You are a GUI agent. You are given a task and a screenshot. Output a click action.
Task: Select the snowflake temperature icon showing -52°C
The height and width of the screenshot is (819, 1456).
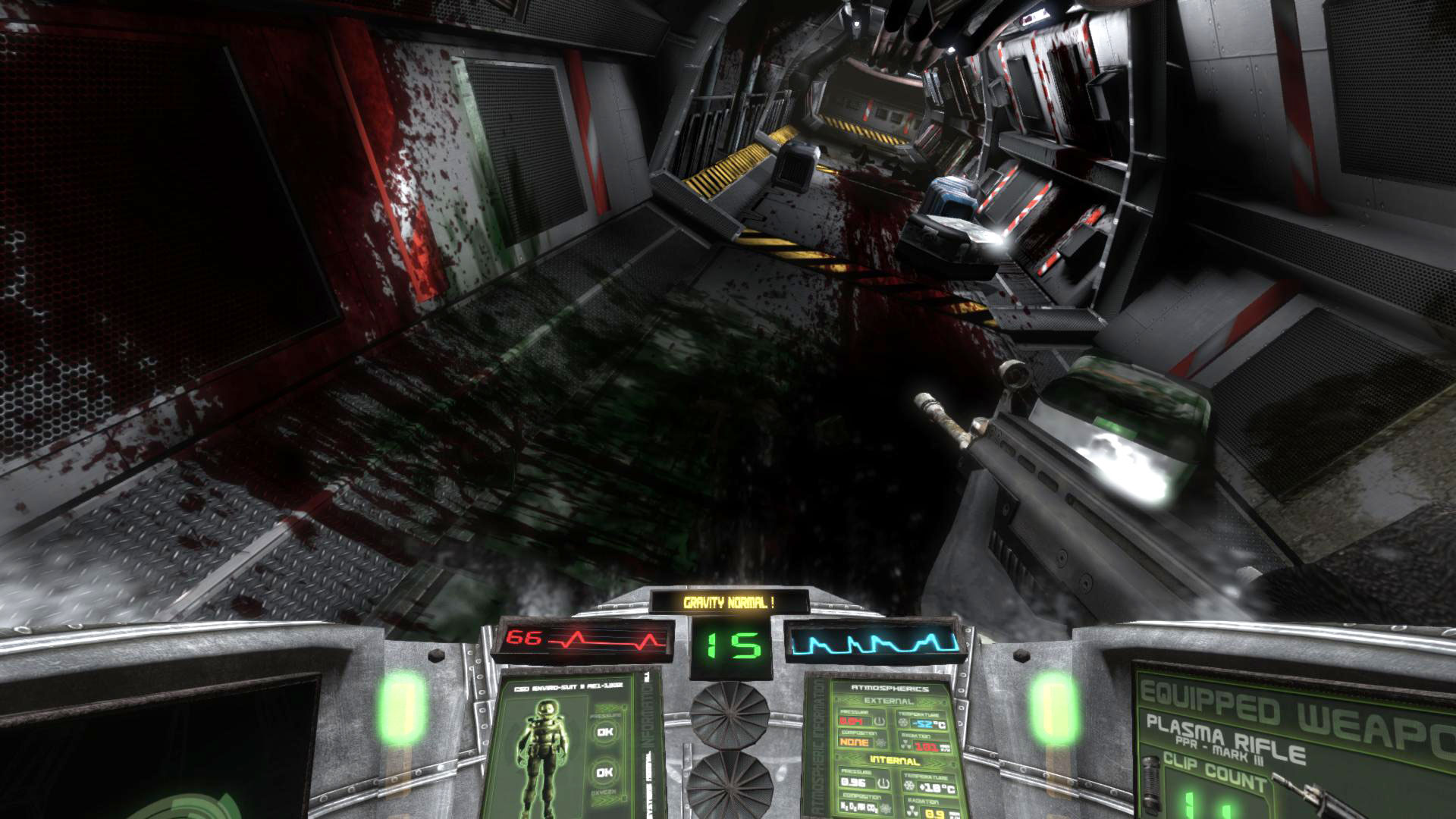904,721
